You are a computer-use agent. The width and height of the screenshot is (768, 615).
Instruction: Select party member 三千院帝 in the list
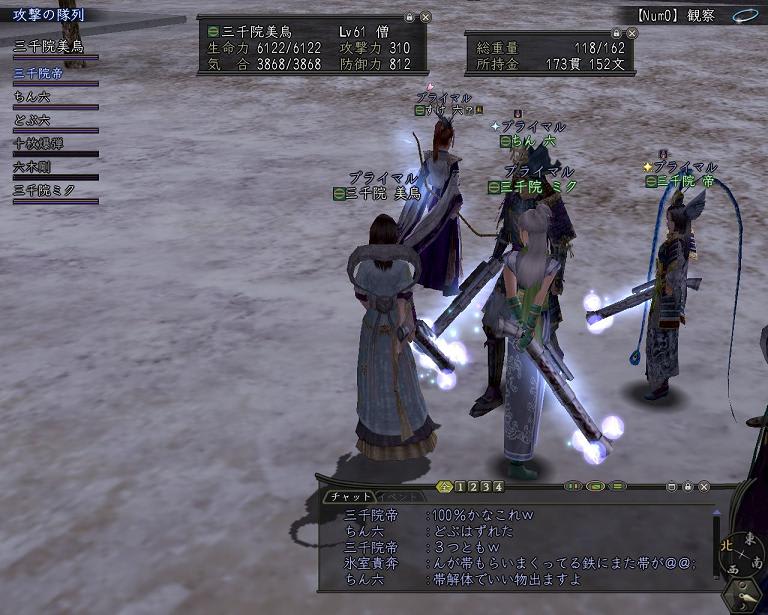point(38,72)
